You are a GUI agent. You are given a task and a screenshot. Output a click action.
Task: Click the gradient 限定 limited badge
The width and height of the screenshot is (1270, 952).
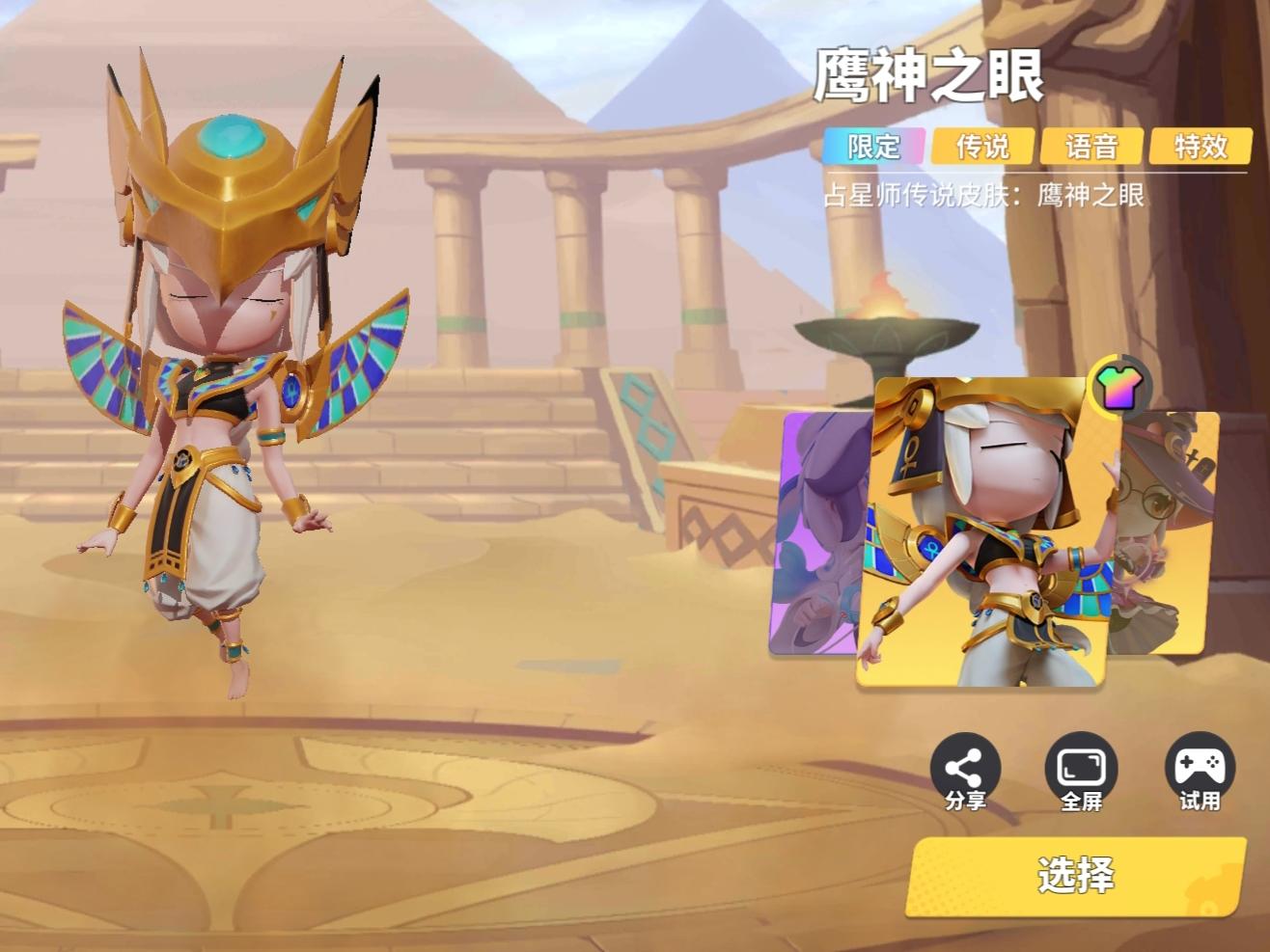pyautogui.click(x=874, y=147)
